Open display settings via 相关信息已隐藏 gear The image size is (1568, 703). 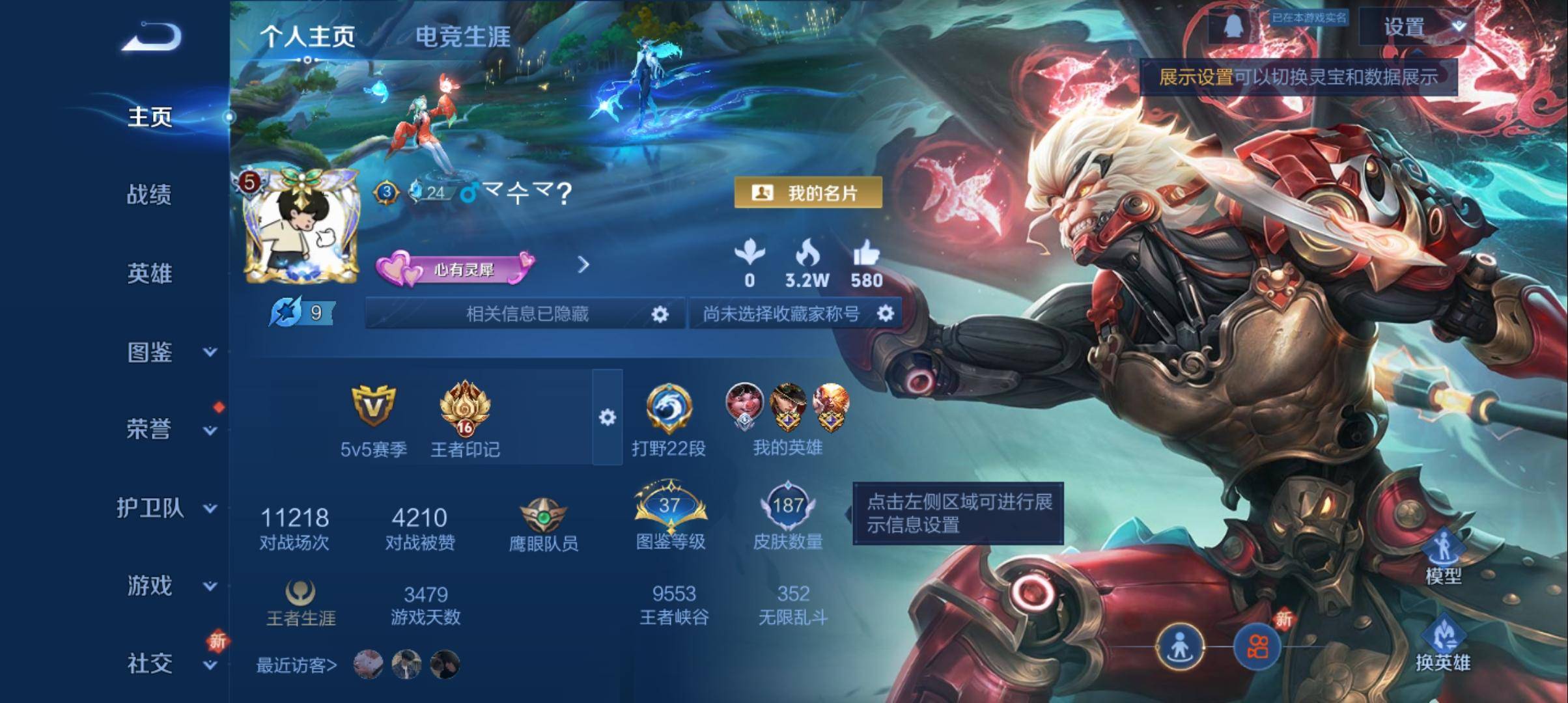pos(660,313)
